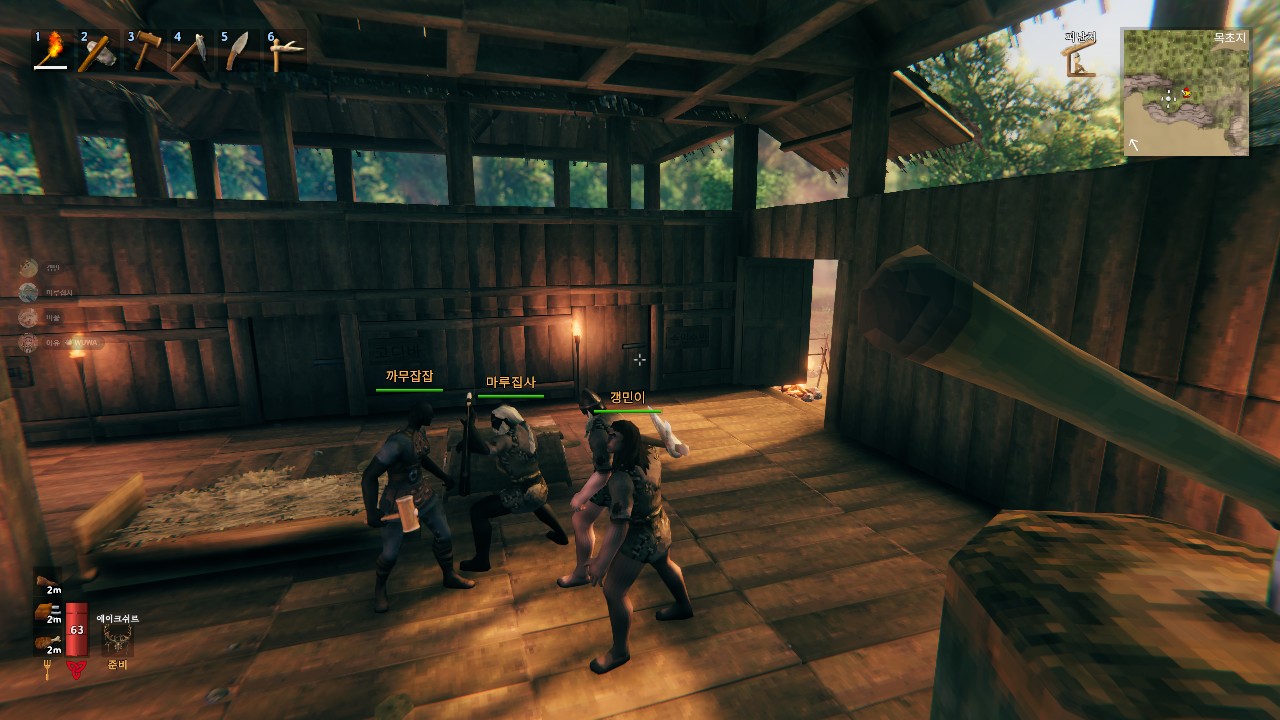Equip the flint knife in slot 5

pyautogui.click(x=236, y=51)
